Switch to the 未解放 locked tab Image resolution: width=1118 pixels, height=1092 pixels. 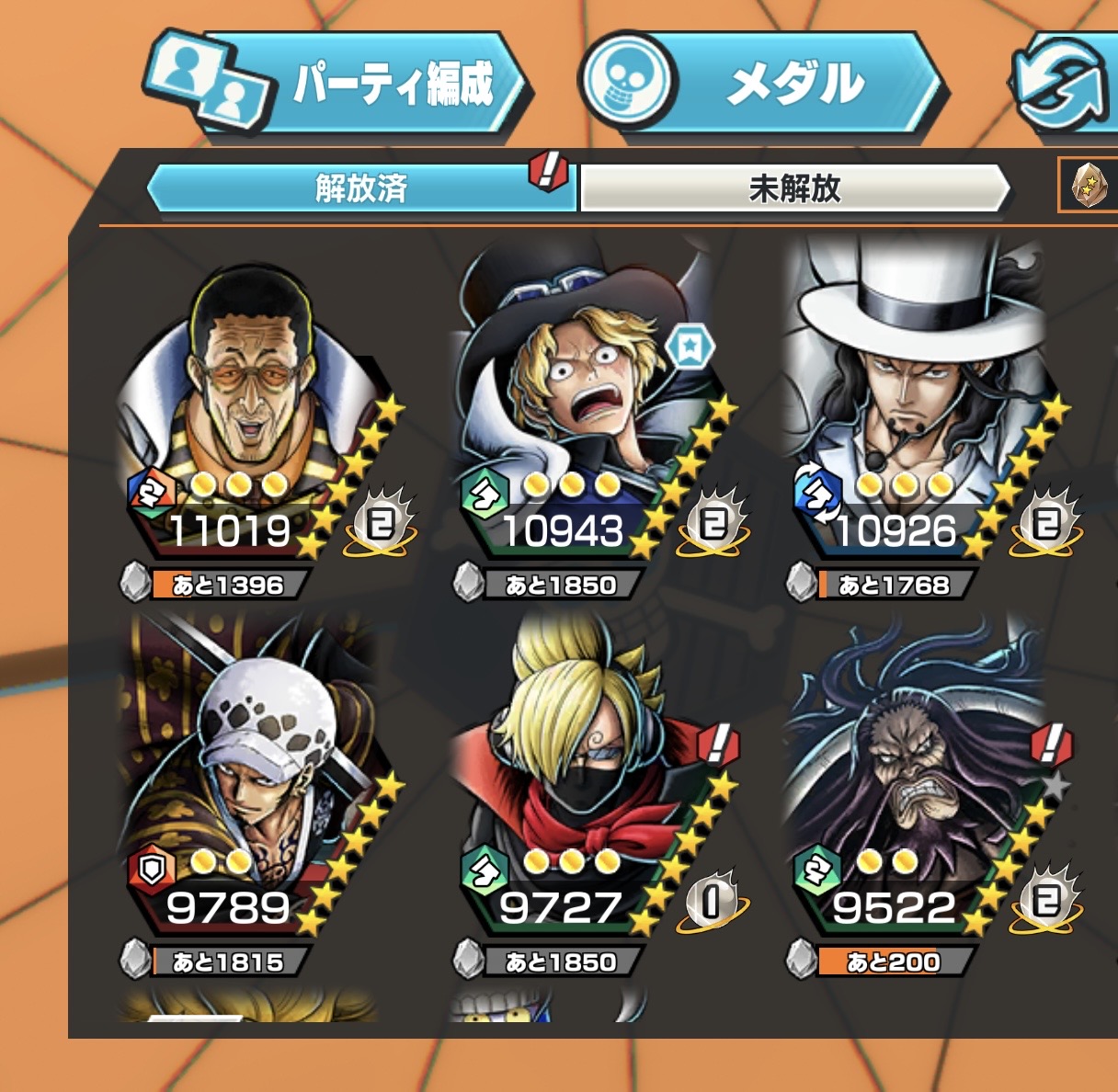click(x=794, y=188)
